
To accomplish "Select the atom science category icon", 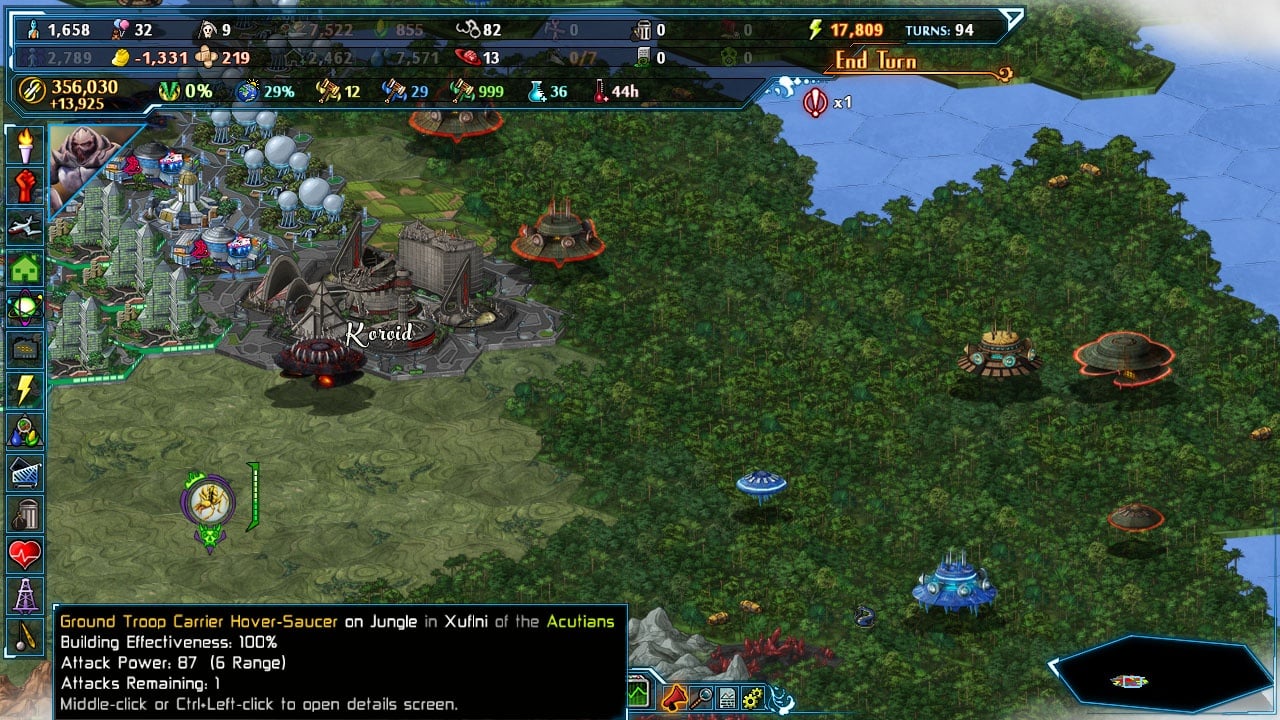I will point(25,308).
